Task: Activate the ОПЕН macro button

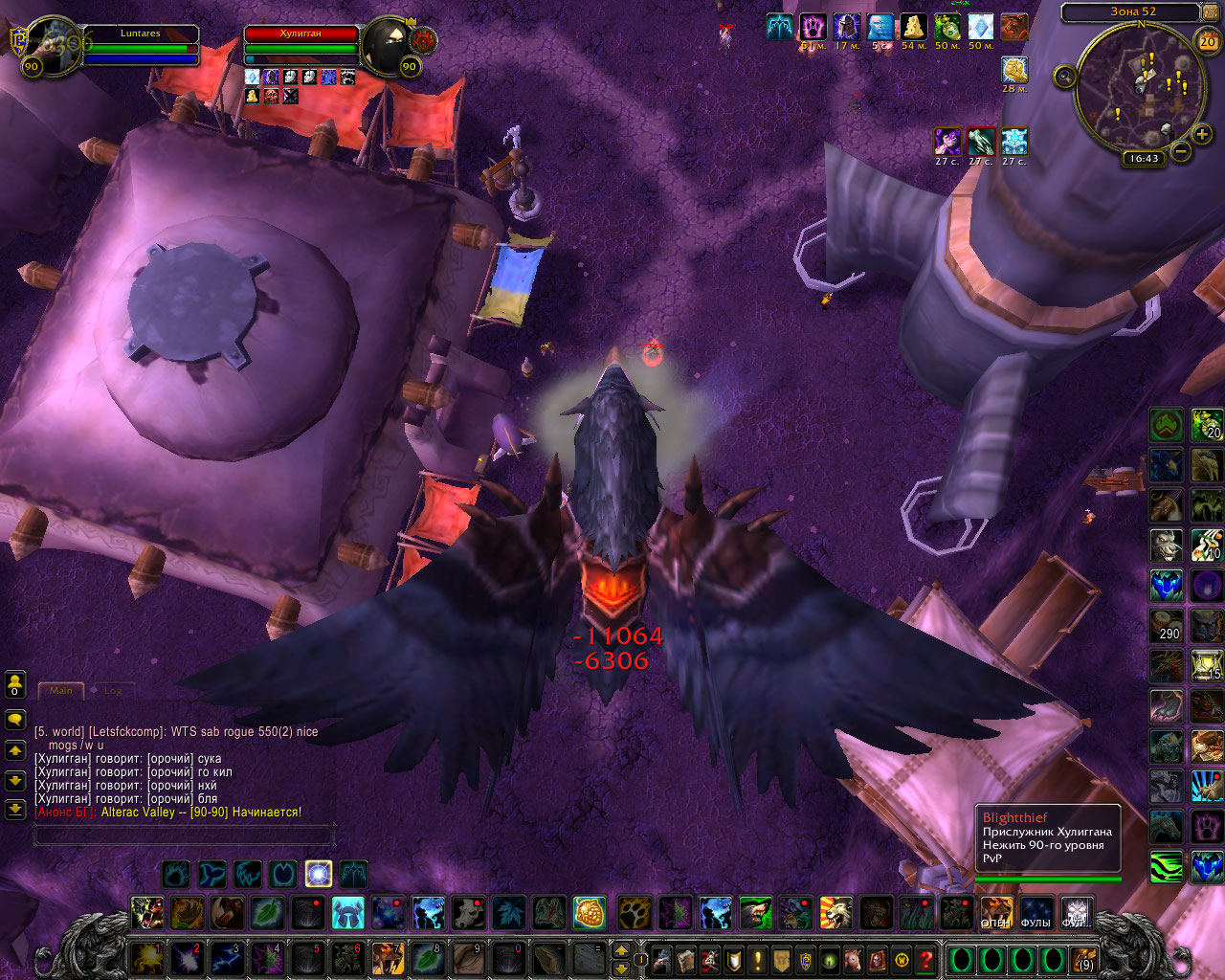Action: click(995, 912)
